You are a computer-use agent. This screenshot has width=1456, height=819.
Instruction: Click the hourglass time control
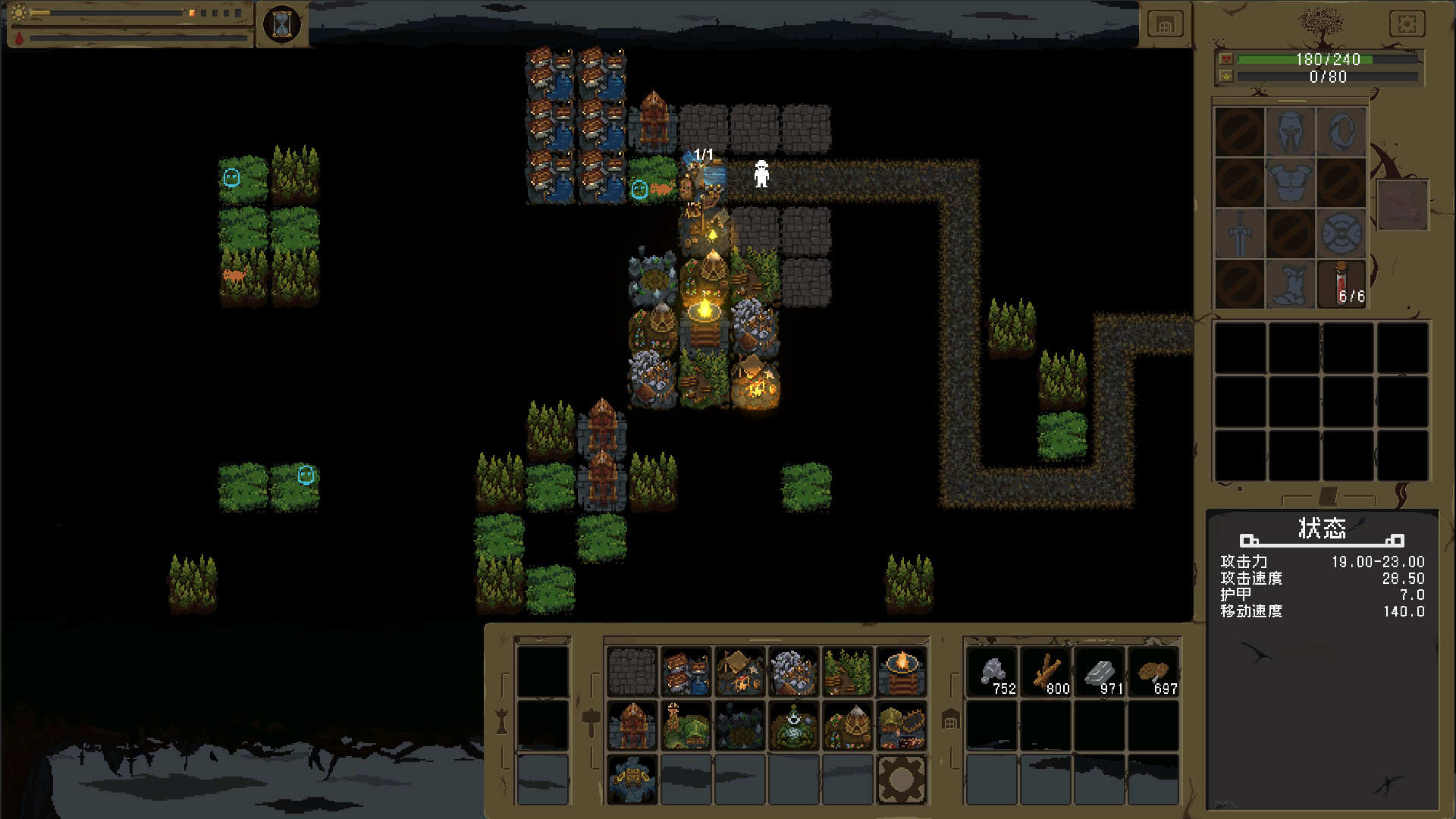tap(280, 24)
